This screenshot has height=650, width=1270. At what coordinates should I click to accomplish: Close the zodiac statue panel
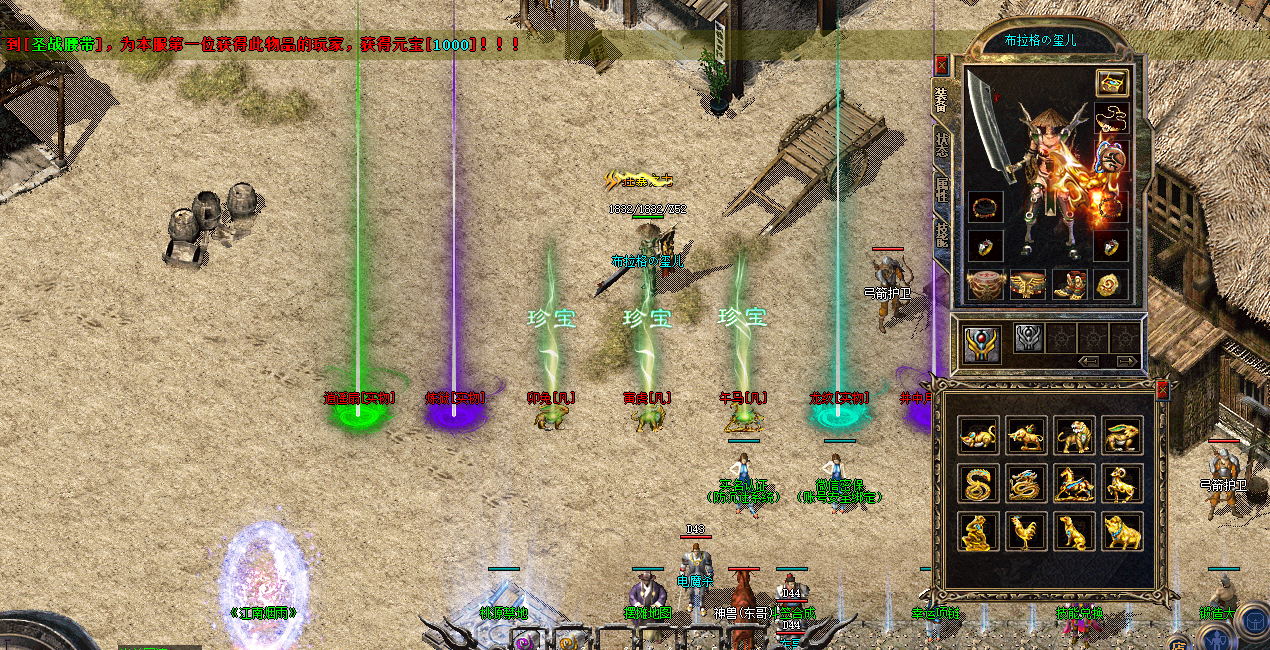(1162, 390)
